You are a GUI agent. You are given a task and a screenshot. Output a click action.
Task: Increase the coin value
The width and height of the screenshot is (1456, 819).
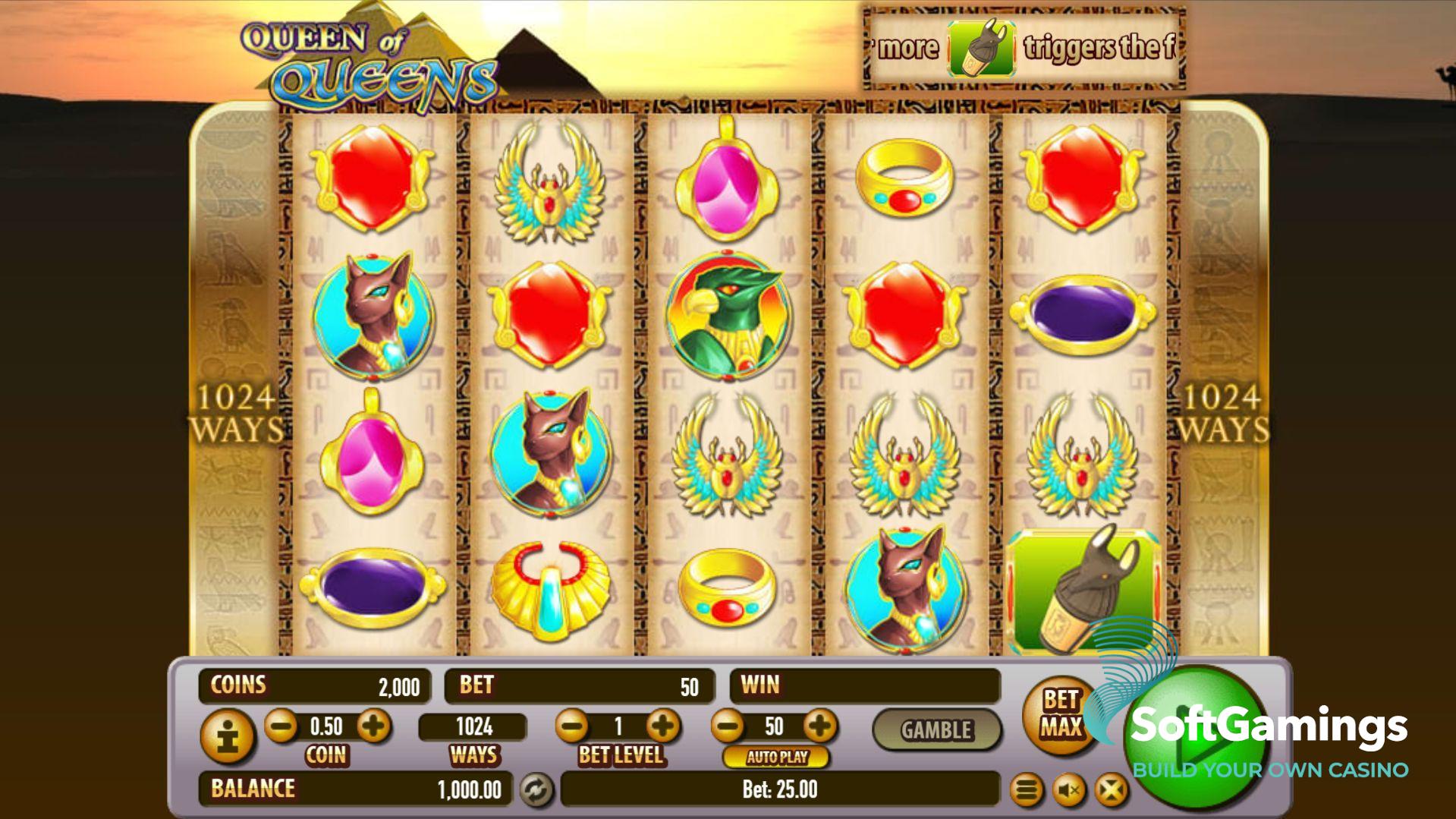pyautogui.click(x=373, y=726)
